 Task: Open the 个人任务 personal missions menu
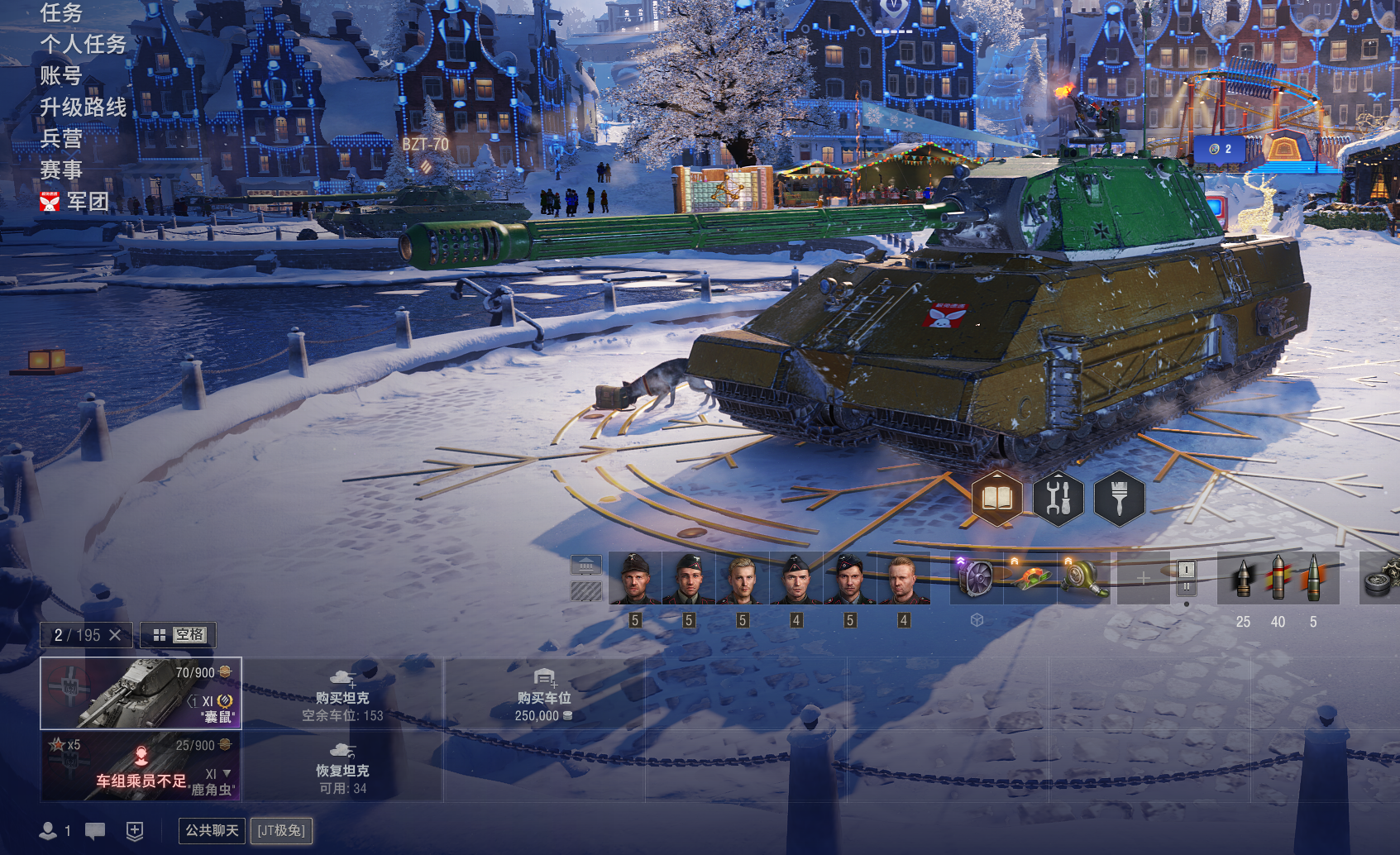click(84, 45)
